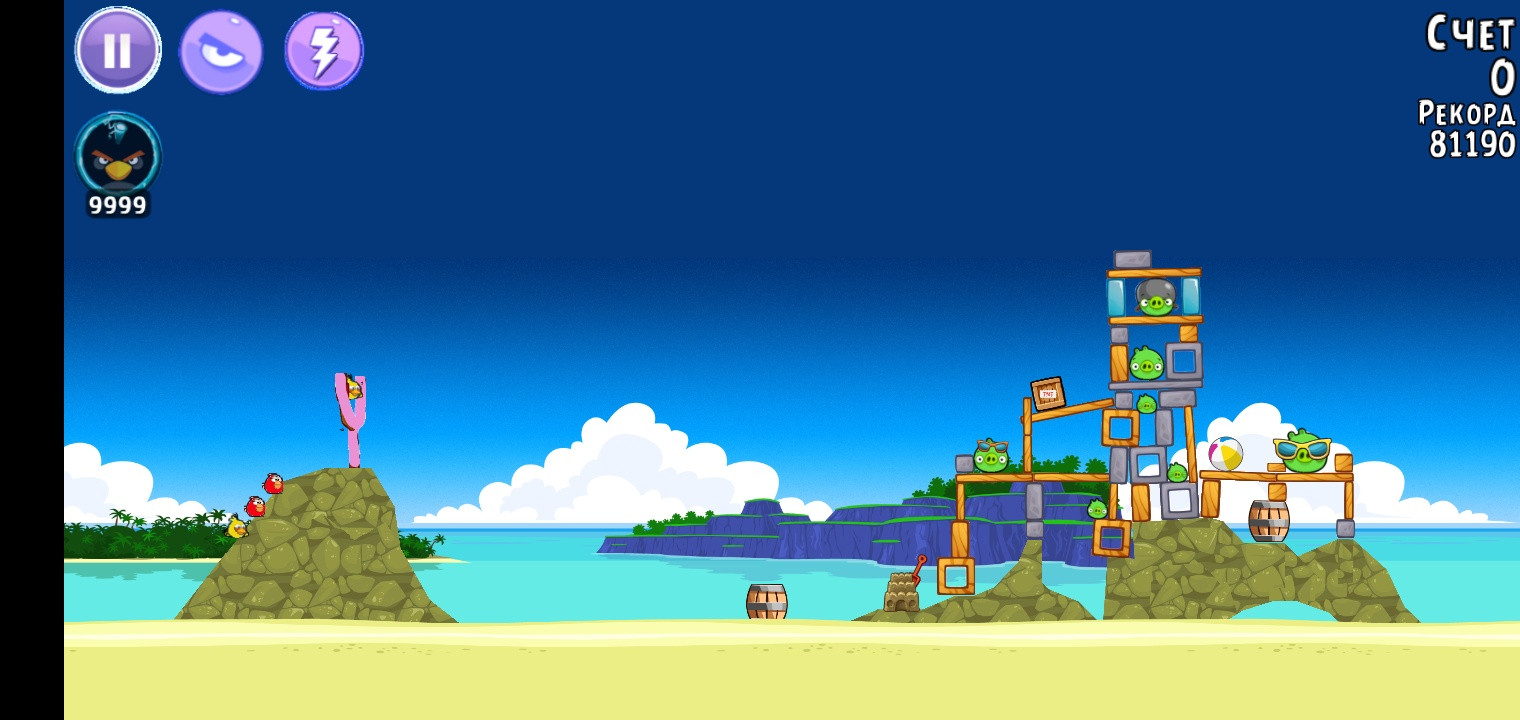Pause the game with the pause button
Image resolution: width=1520 pixels, height=720 pixels.
coord(117,48)
